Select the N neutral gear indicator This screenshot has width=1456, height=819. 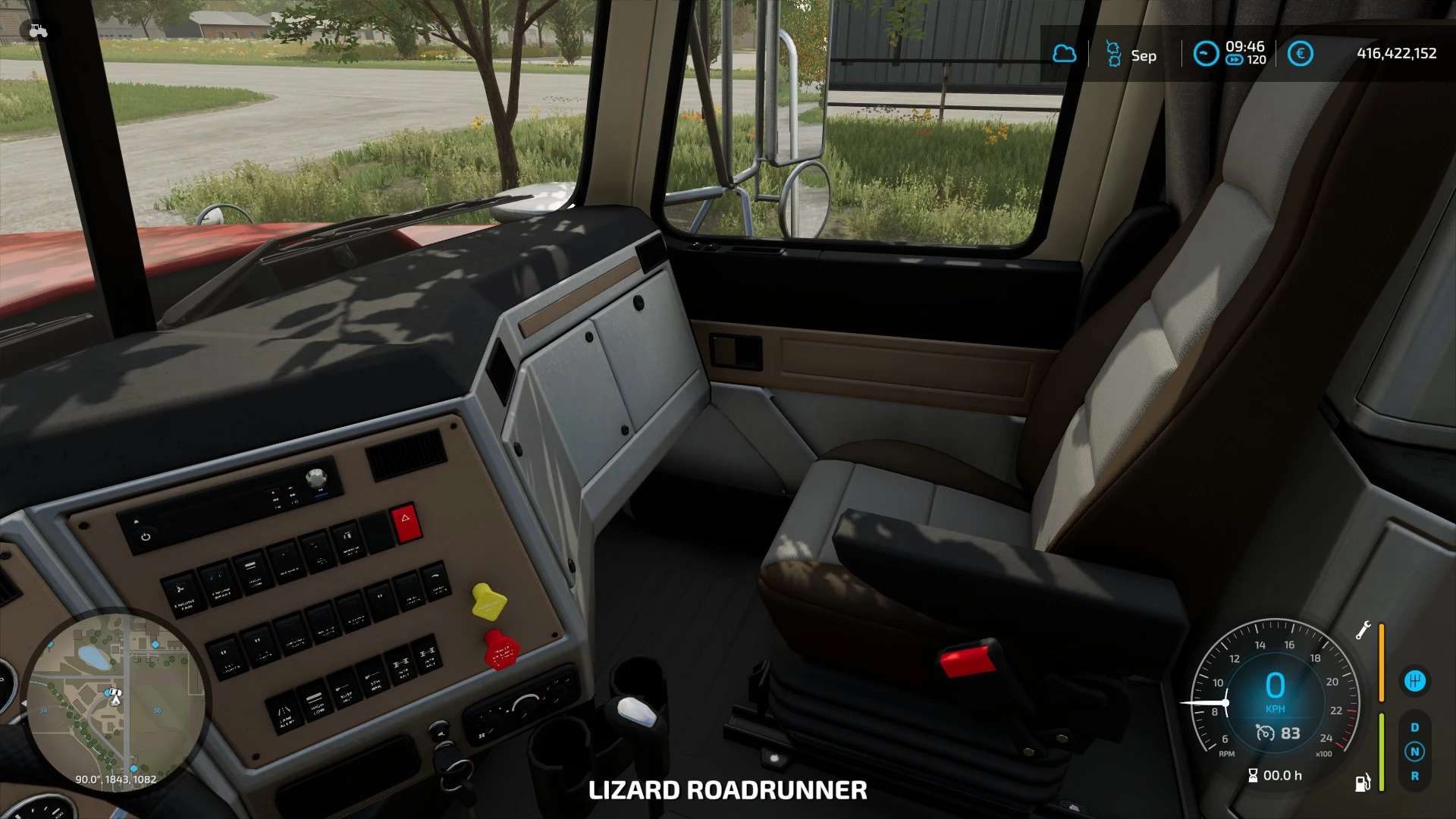point(1414,752)
